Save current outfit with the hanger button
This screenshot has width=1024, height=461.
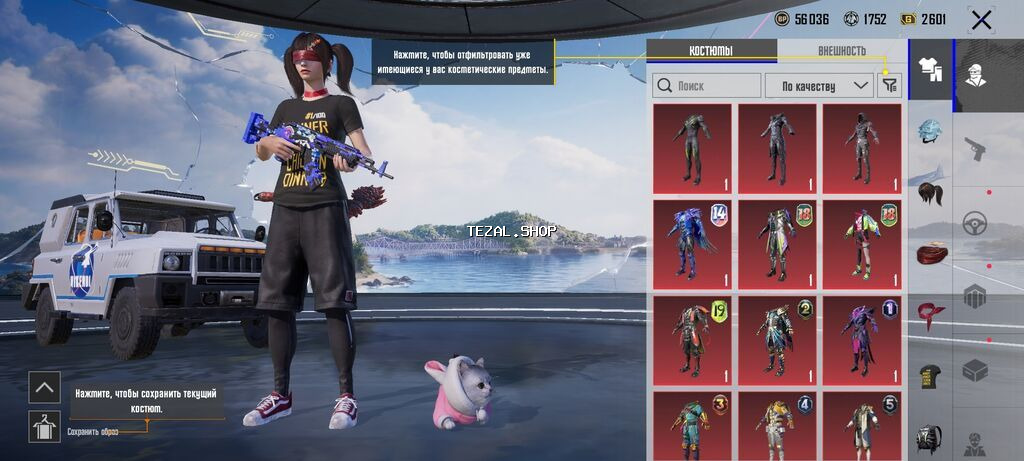coord(44,425)
